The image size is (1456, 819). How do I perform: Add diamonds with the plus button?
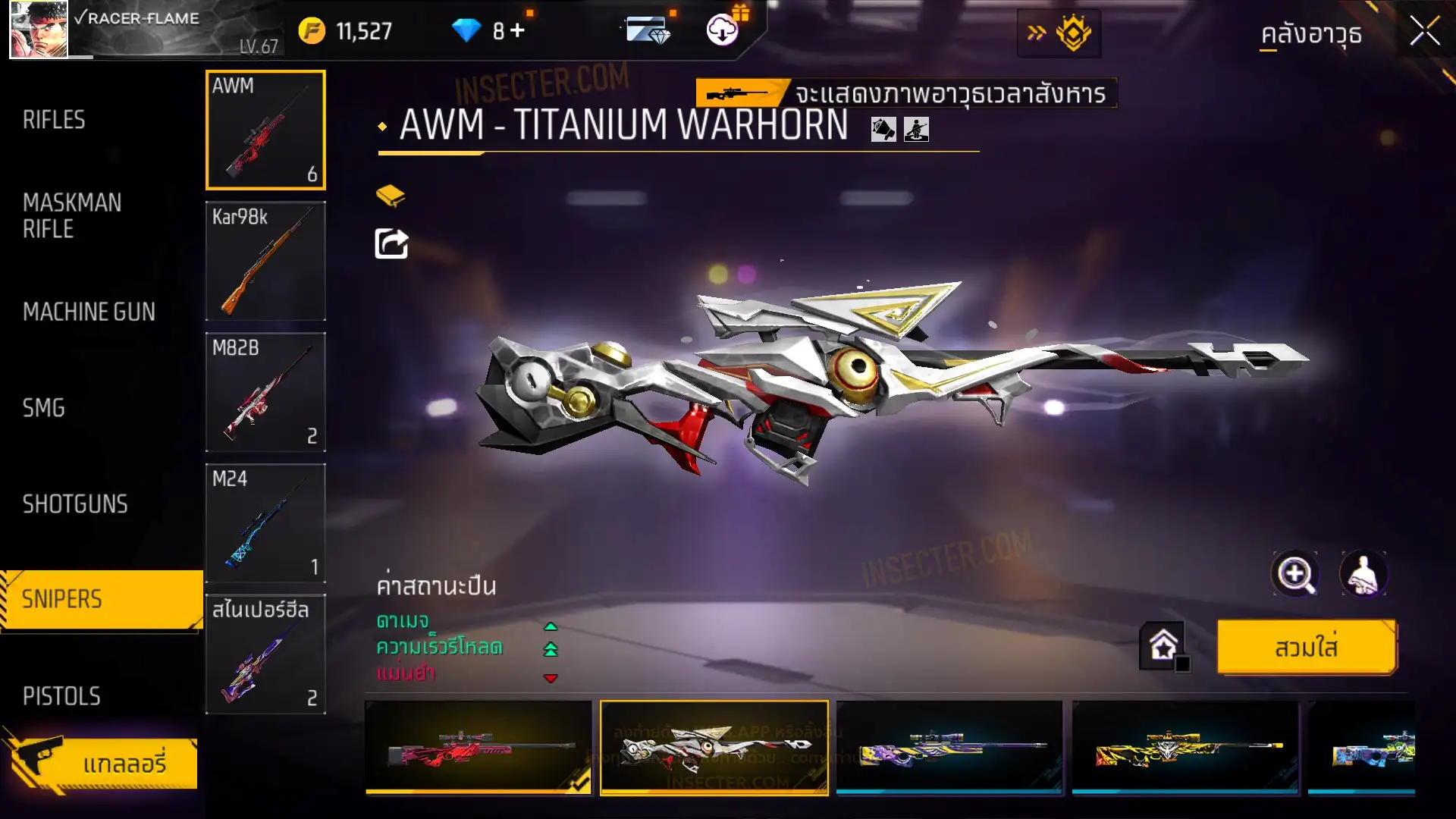[517, 30]
